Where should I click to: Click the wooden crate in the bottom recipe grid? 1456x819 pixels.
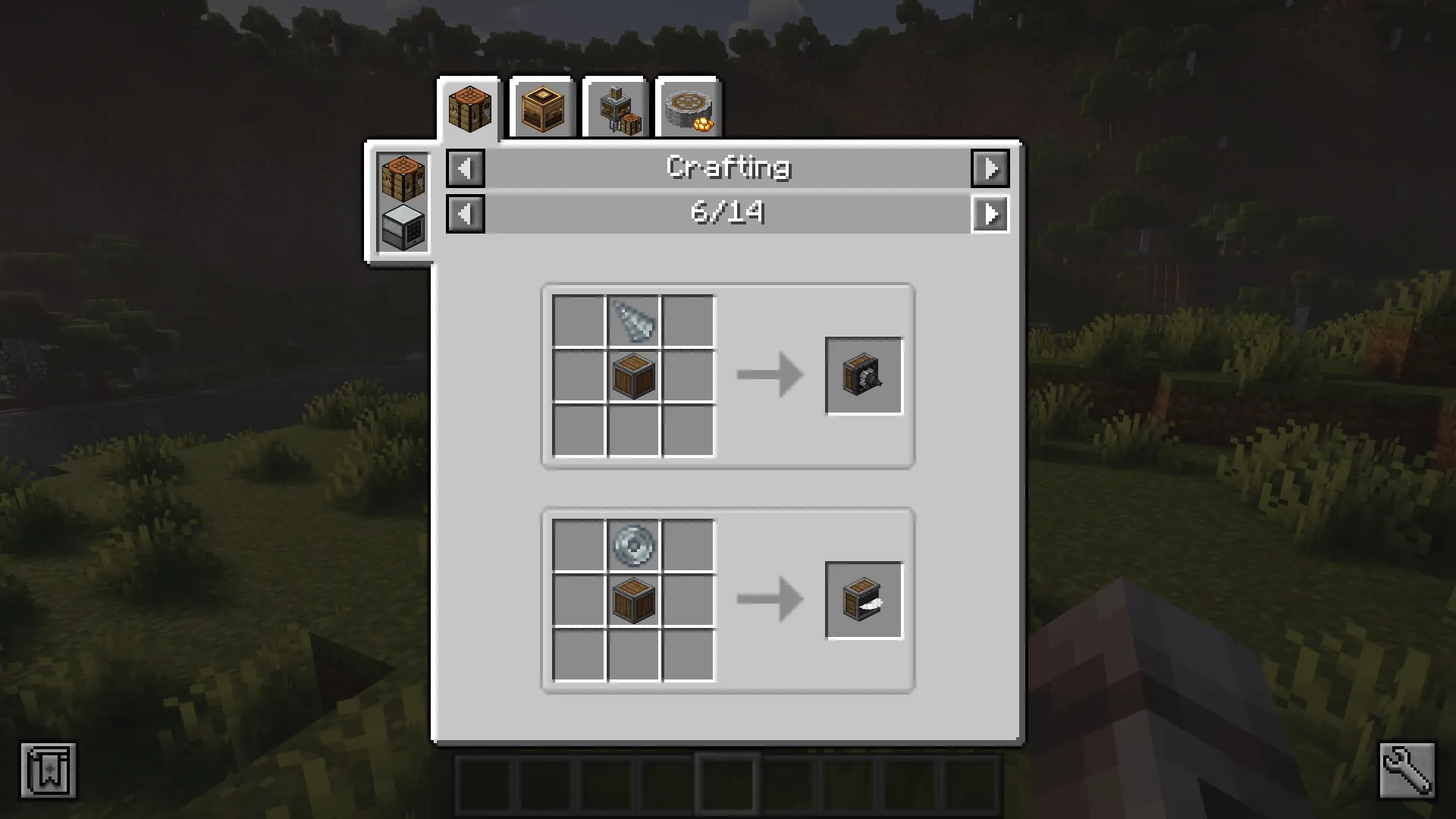pyautogui.click(x=633, y=601)
